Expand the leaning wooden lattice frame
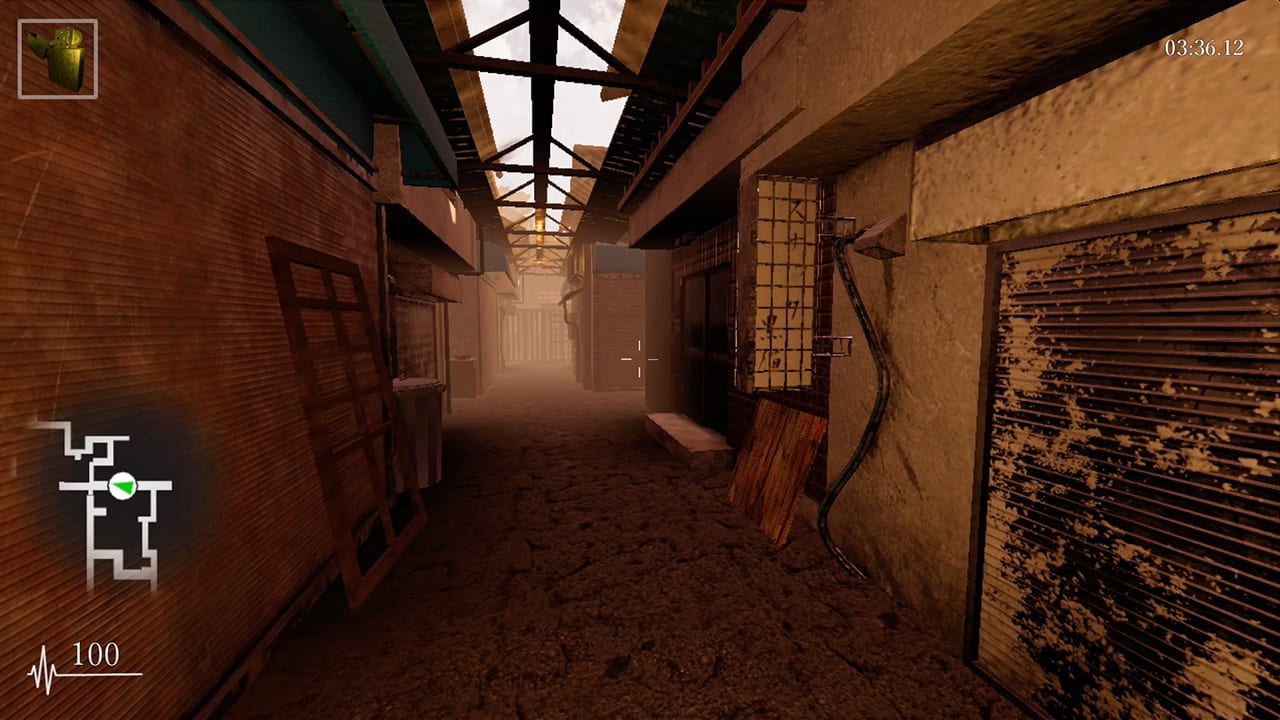The height and width of the screenshot is (720, 1280). coord(330,400)
